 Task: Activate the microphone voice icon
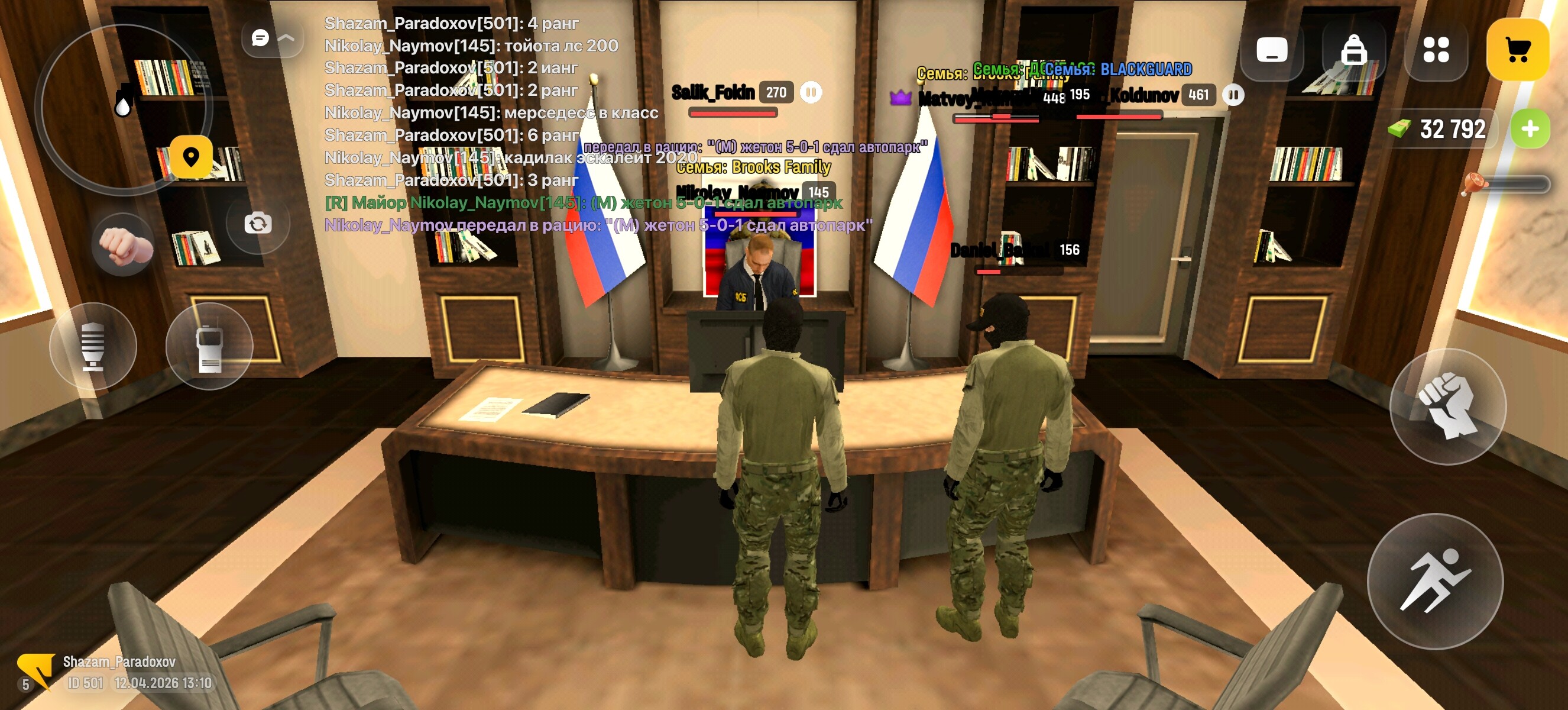point(95,346)
